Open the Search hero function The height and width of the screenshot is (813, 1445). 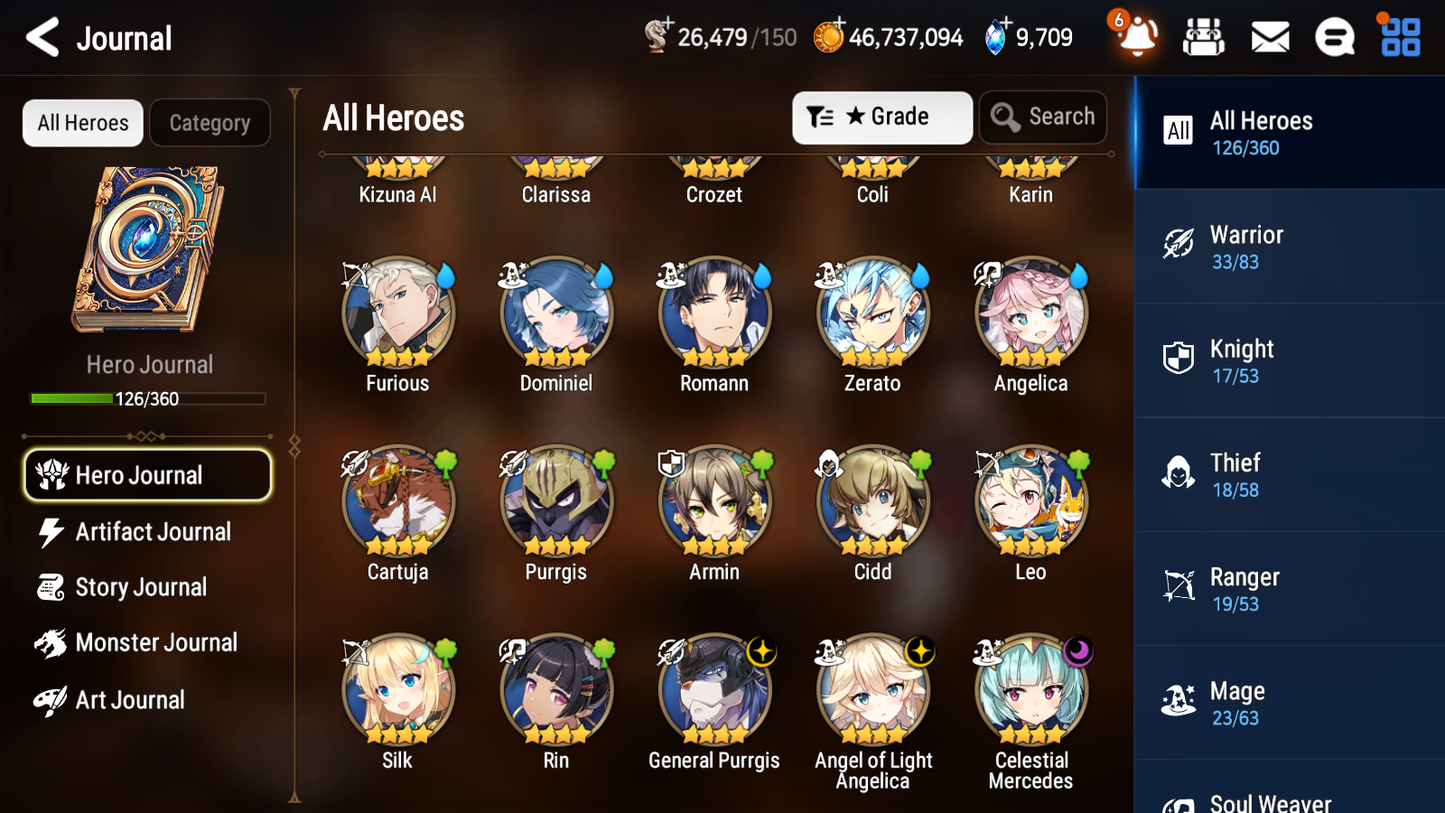1043,117
